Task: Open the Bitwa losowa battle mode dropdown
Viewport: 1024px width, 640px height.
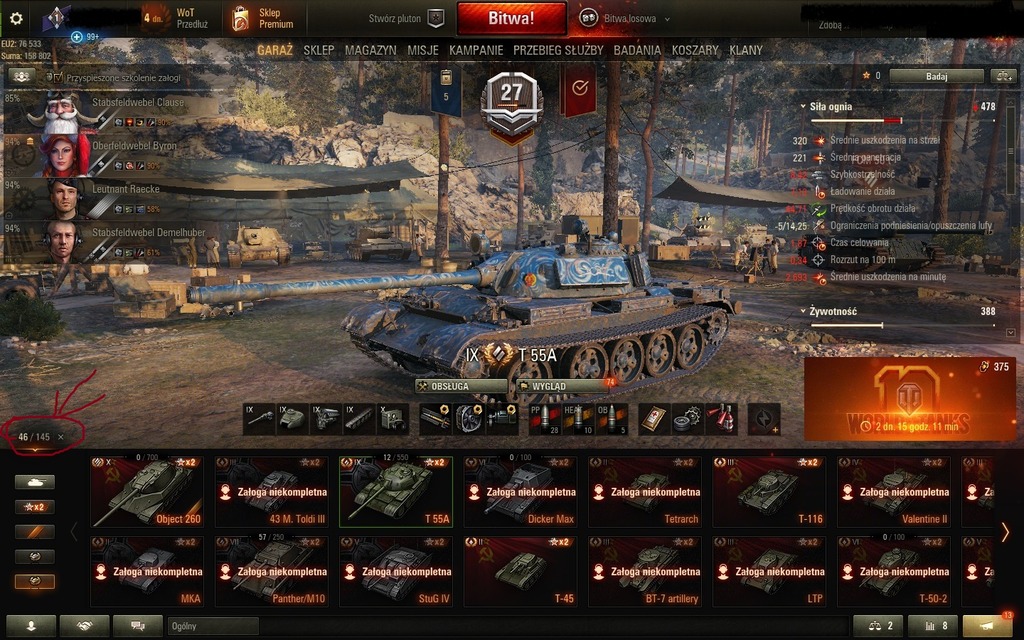Action: (626, 18)
